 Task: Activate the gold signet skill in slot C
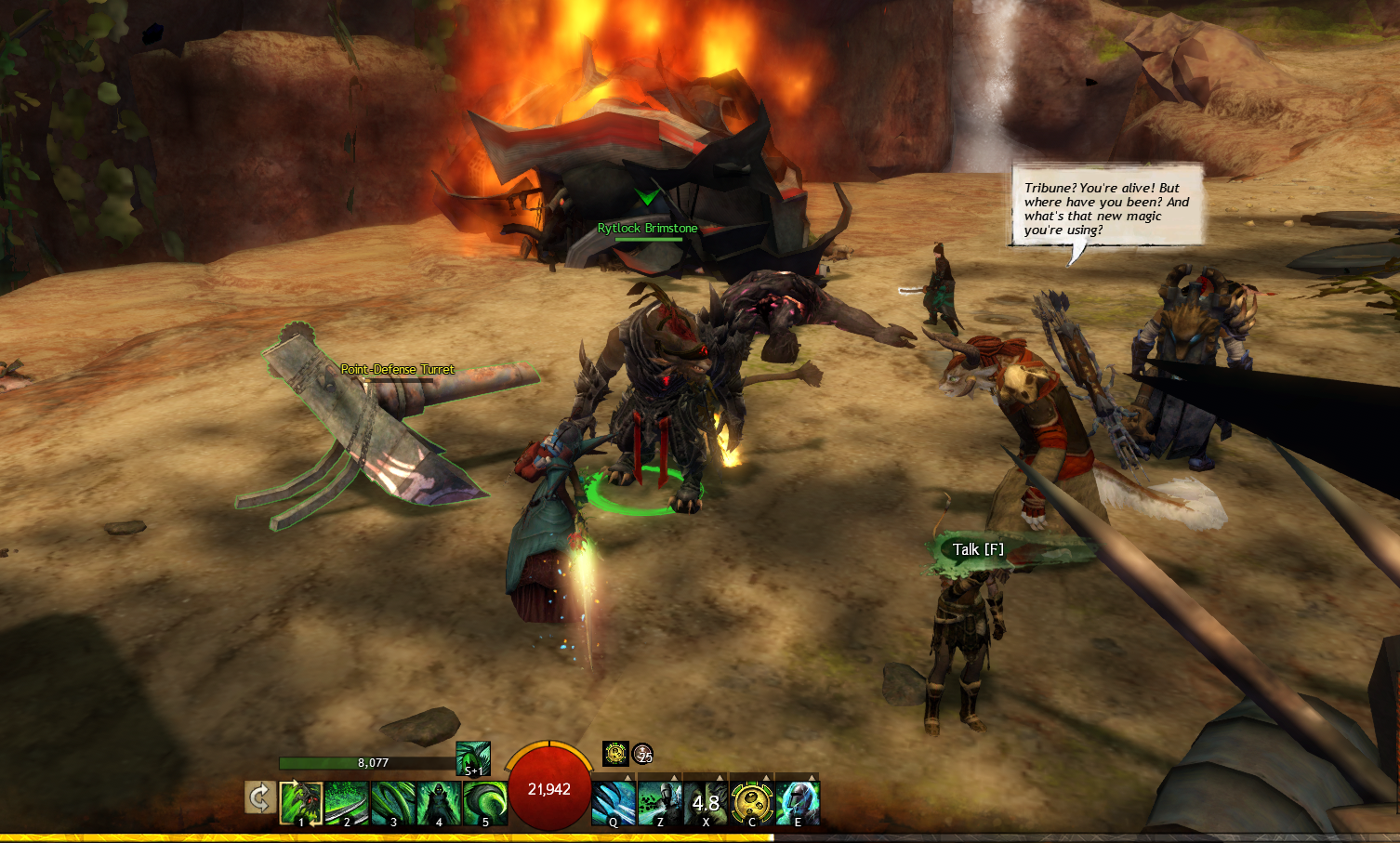[752, 803]
